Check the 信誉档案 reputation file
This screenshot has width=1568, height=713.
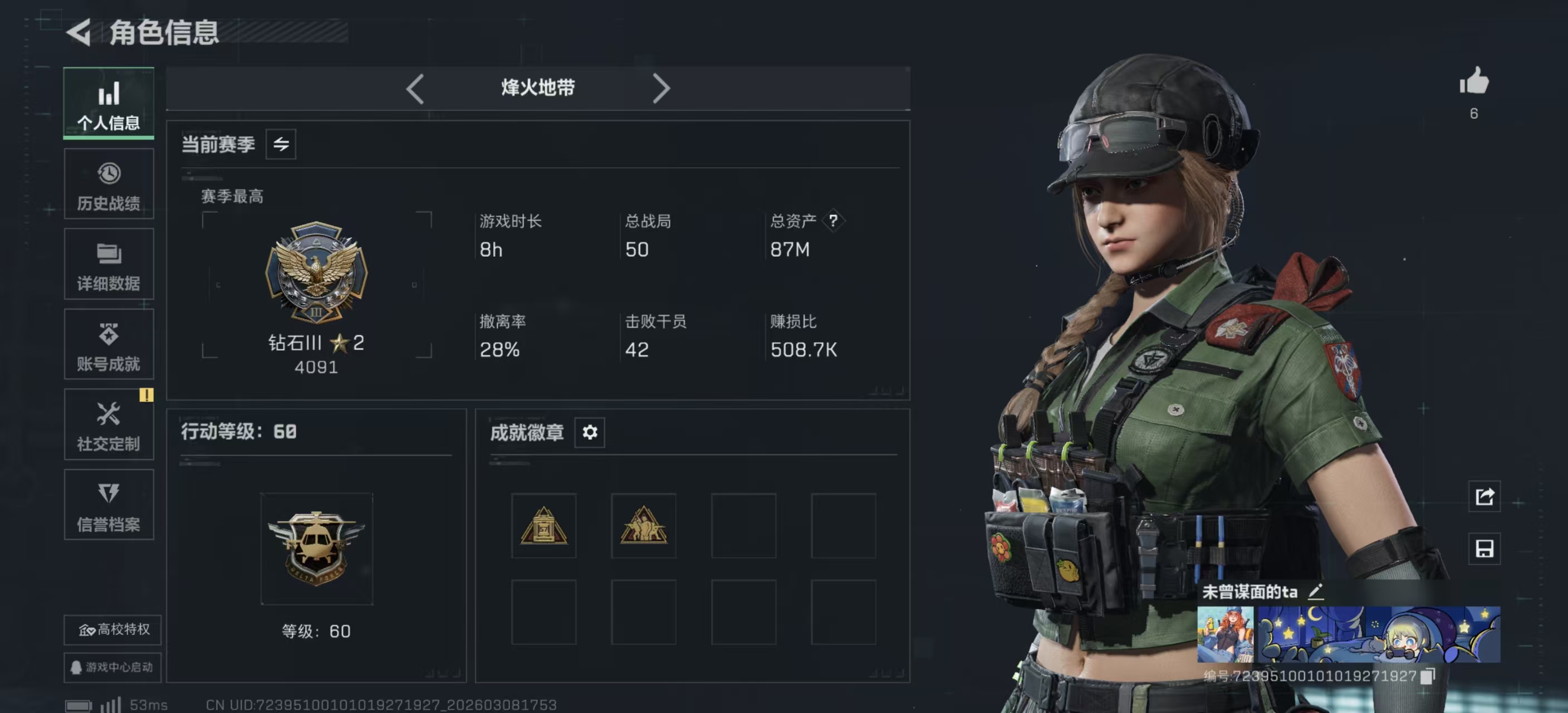[109, 505]
